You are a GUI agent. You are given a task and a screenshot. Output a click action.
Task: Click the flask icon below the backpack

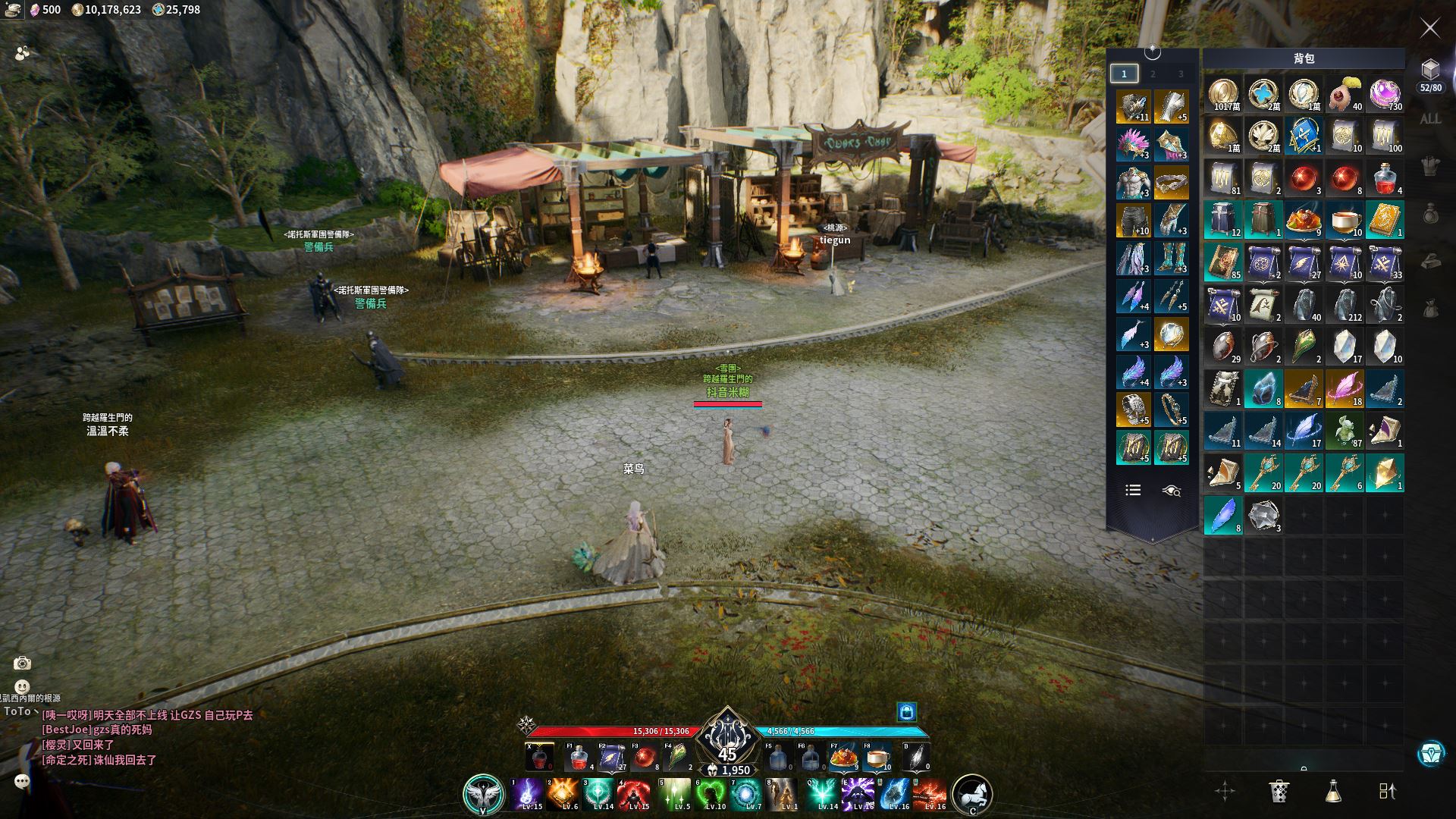point(1333,791)
